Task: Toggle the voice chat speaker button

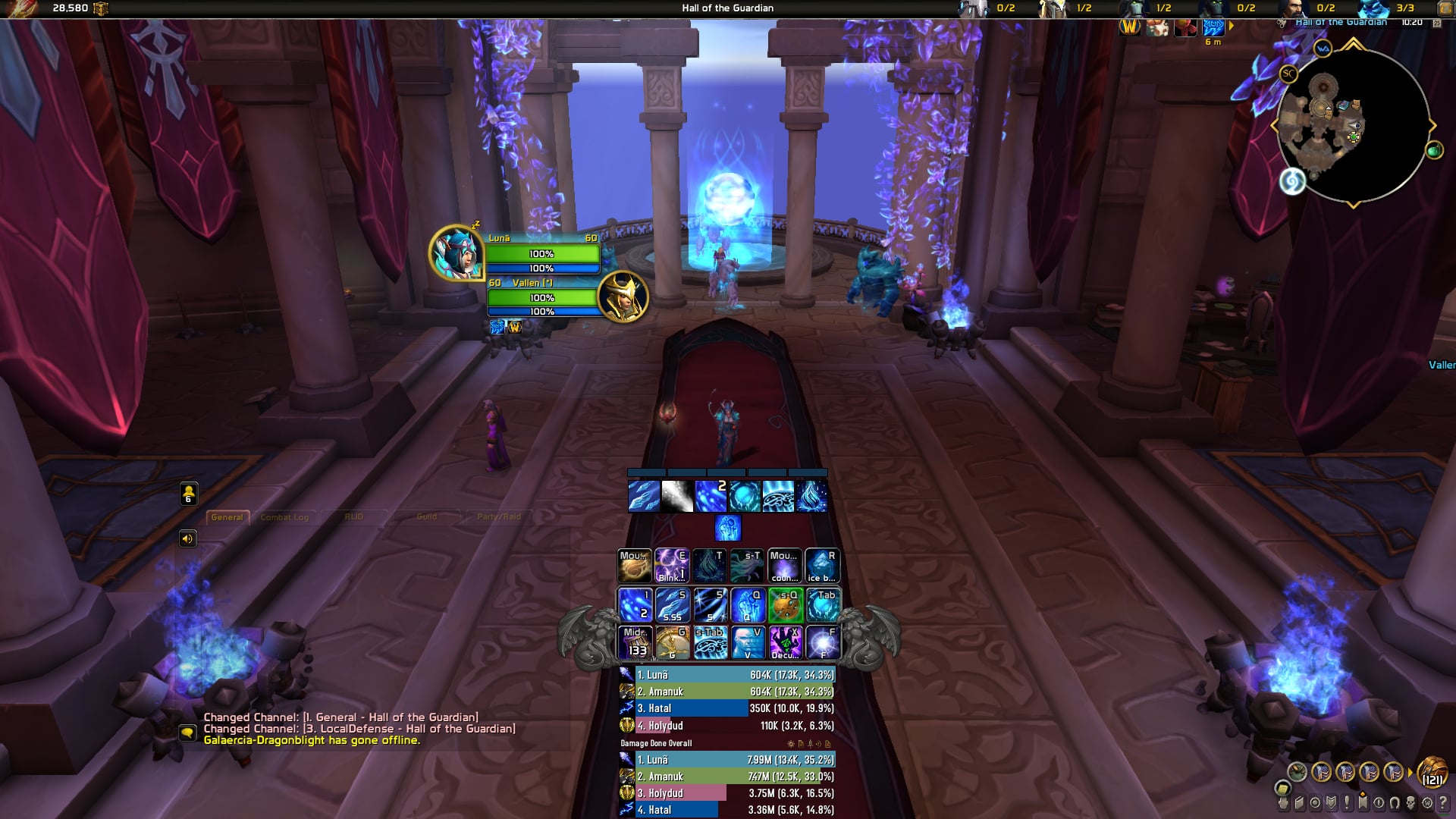Action: pyautogui.click(x=188, y=538)
